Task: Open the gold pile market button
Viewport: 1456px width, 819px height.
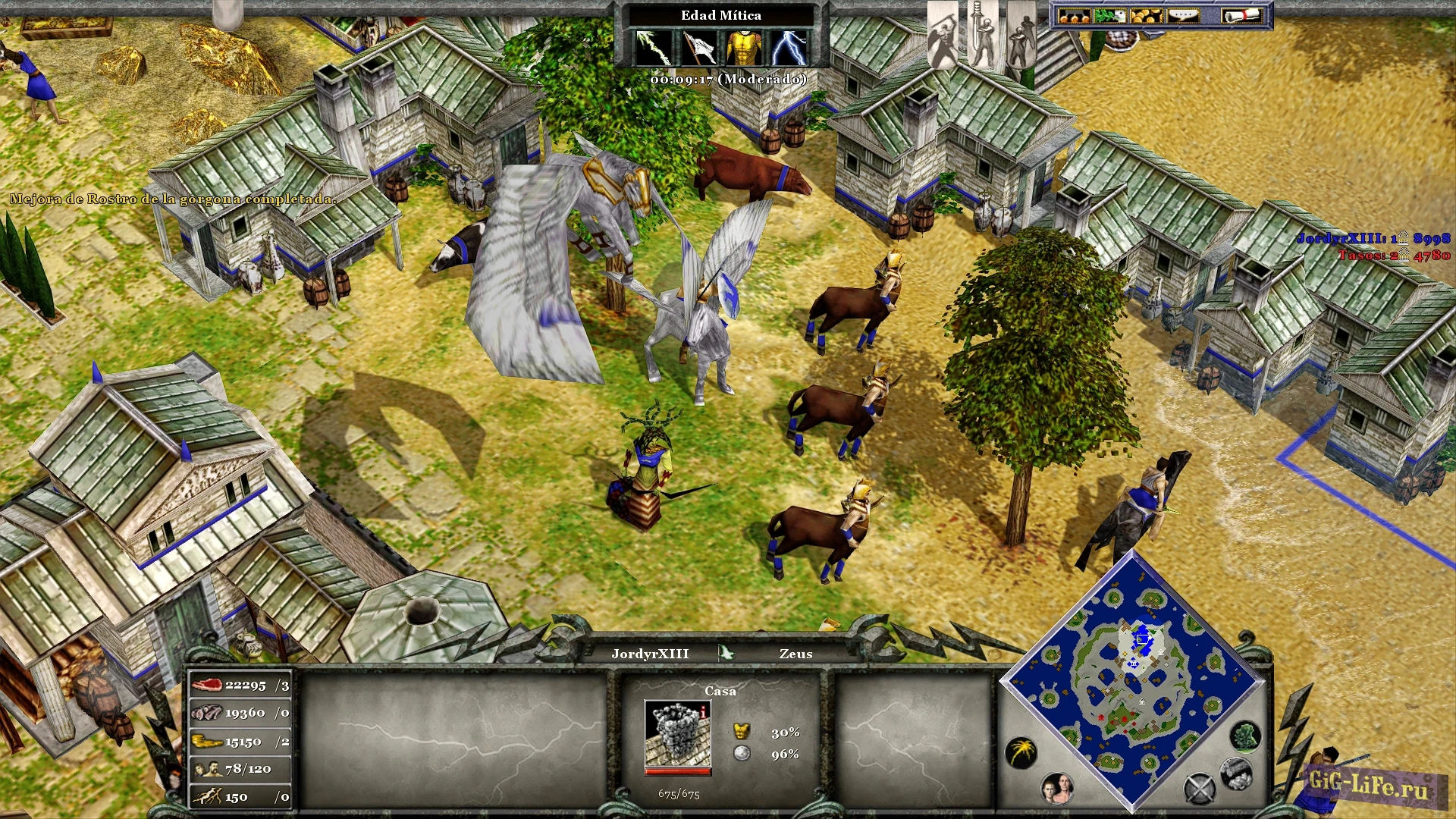Action: point(1146,16)
